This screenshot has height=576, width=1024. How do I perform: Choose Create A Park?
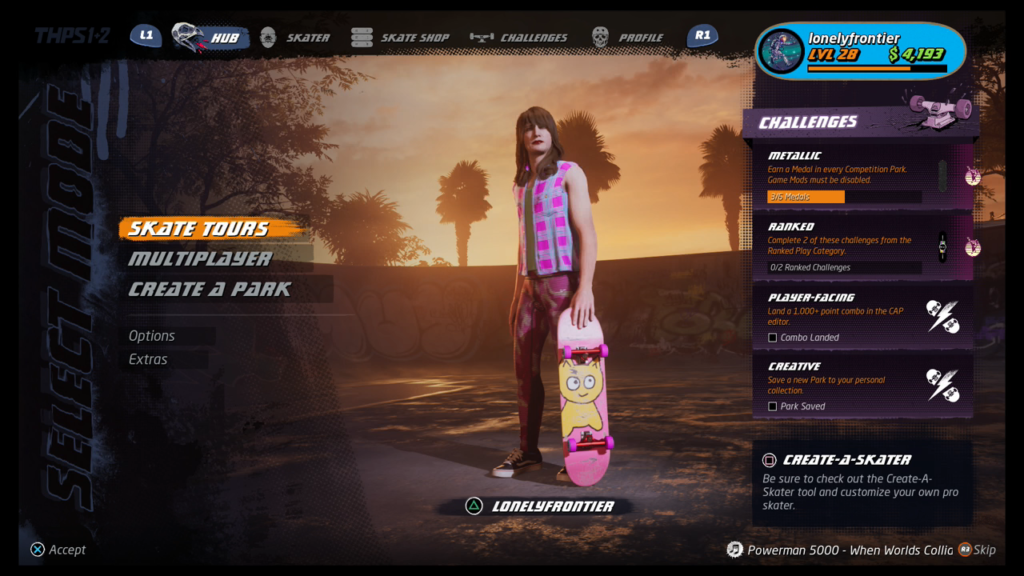pos(210,289)
